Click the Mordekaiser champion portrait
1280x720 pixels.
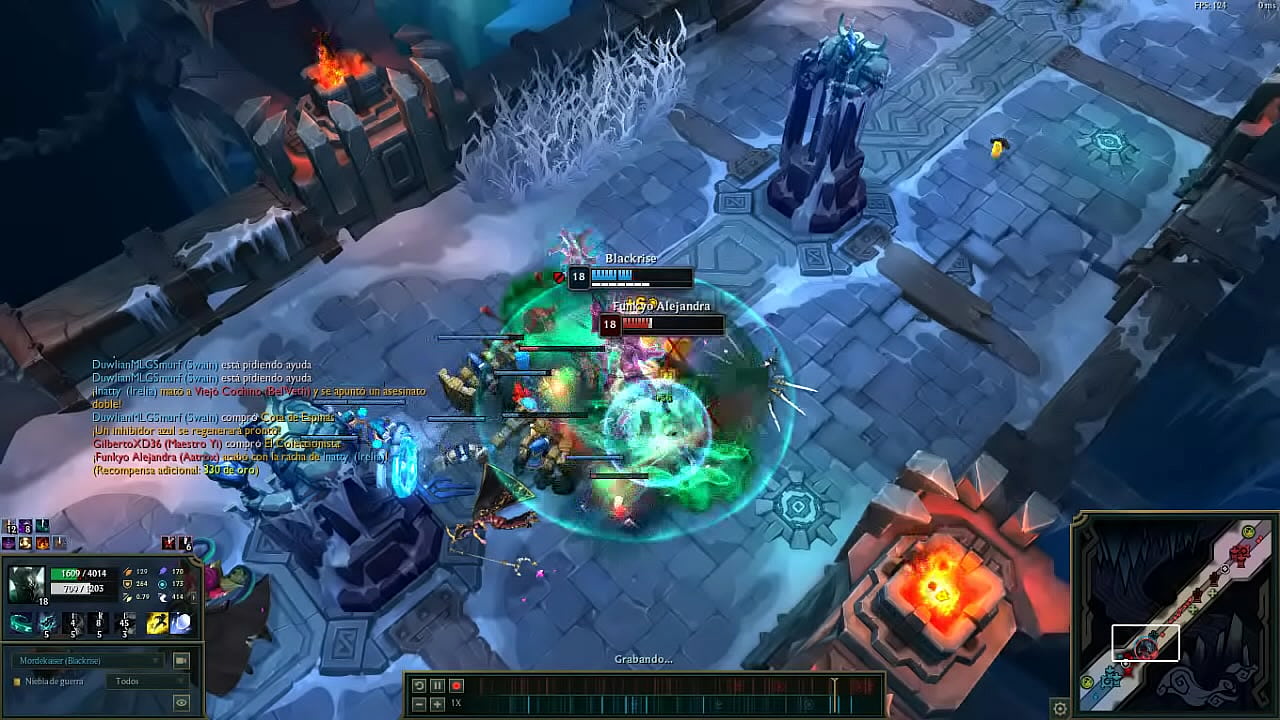pyautogui.click(x=27, y=585)
